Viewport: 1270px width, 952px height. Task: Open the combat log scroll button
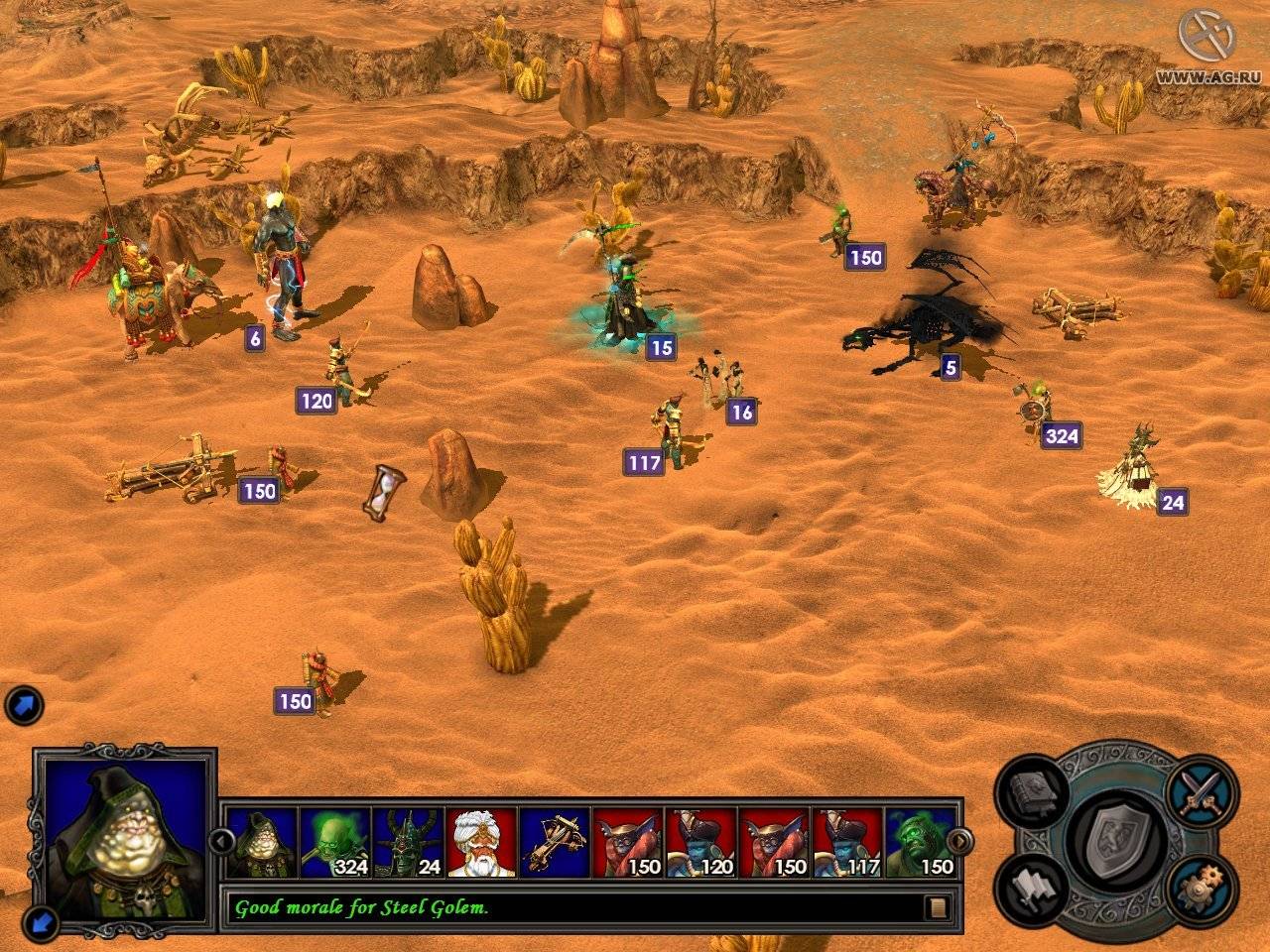(936, 907)
